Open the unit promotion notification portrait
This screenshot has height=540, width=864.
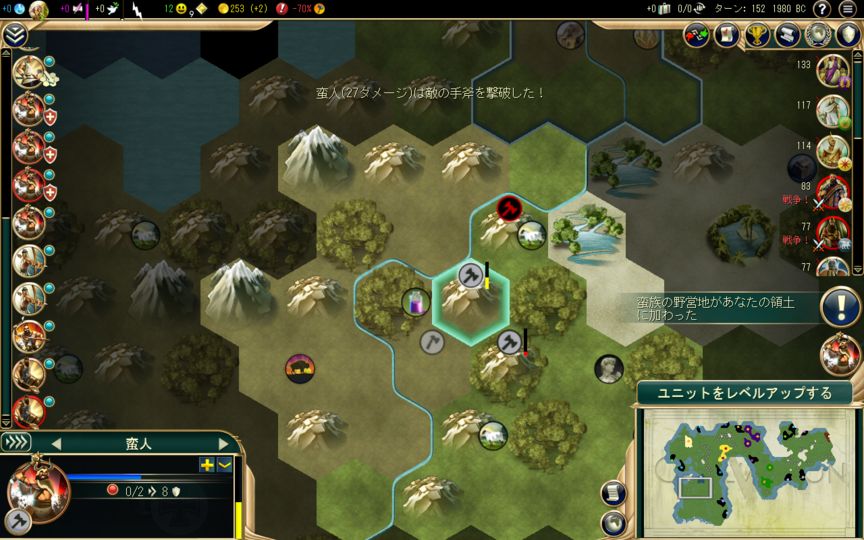pyautogui.click(x=838, y=354)
